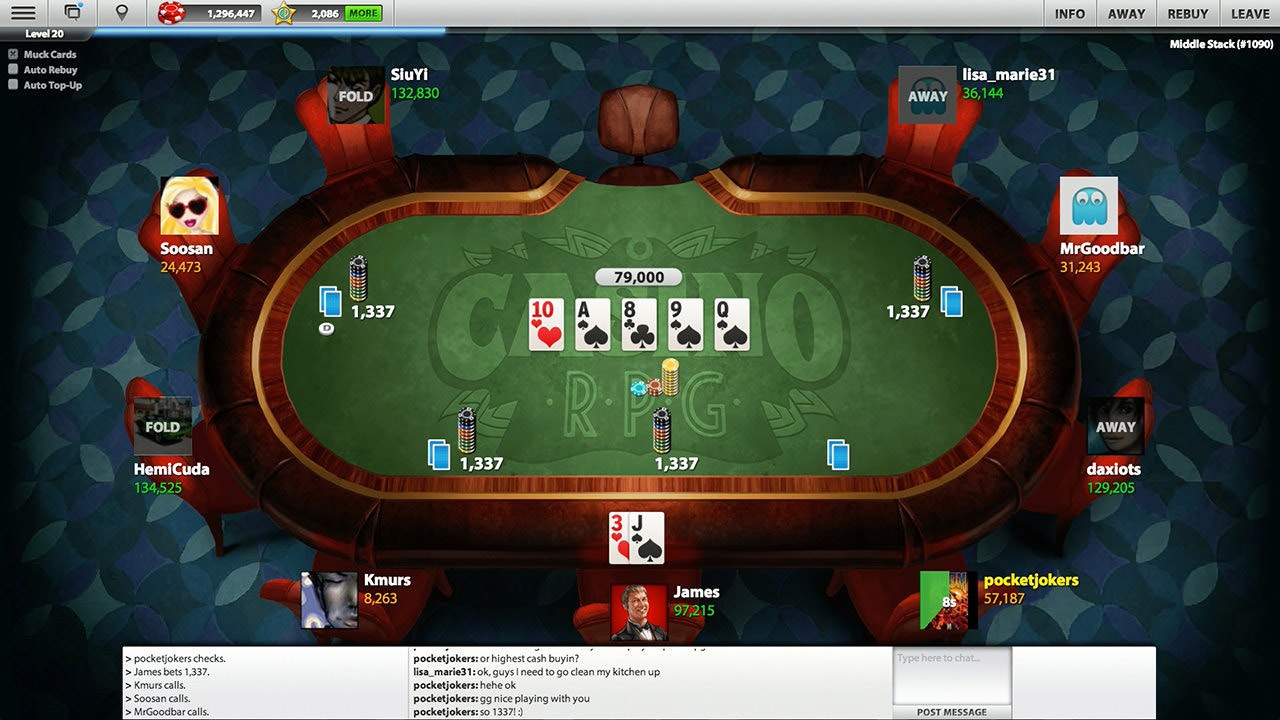1280x720 pixels.
Task: Click the red poker chips balance icon
Action: (172, 14)
